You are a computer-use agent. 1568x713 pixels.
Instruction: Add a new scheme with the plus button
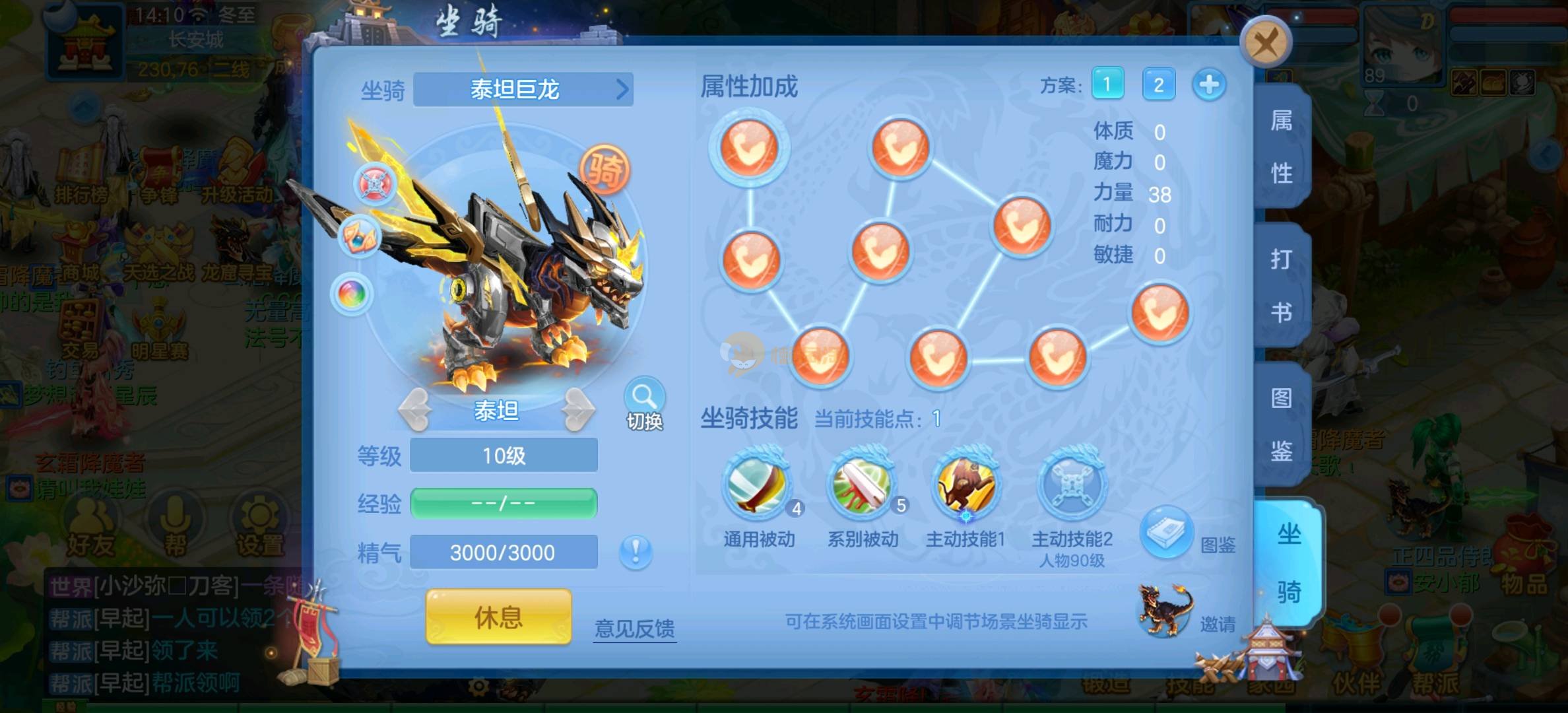pos(1209,85)
